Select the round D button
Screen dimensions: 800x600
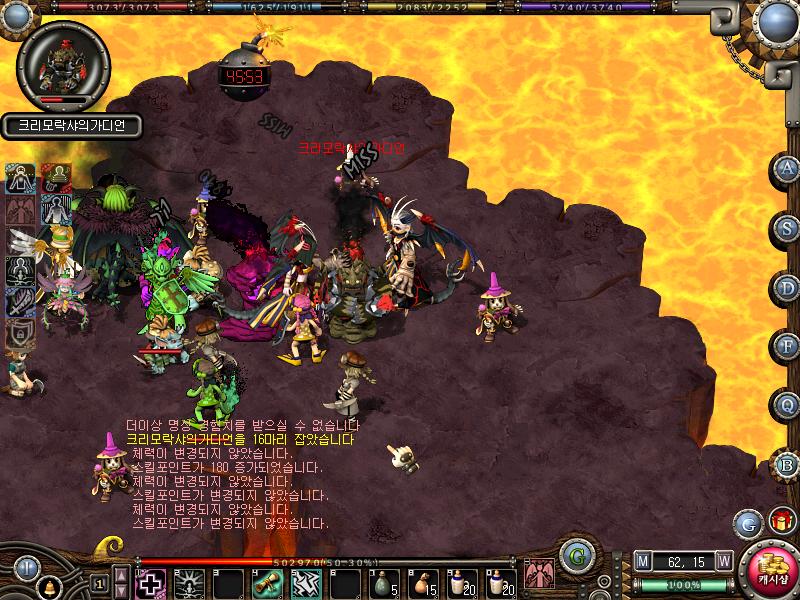click(786, 288)
